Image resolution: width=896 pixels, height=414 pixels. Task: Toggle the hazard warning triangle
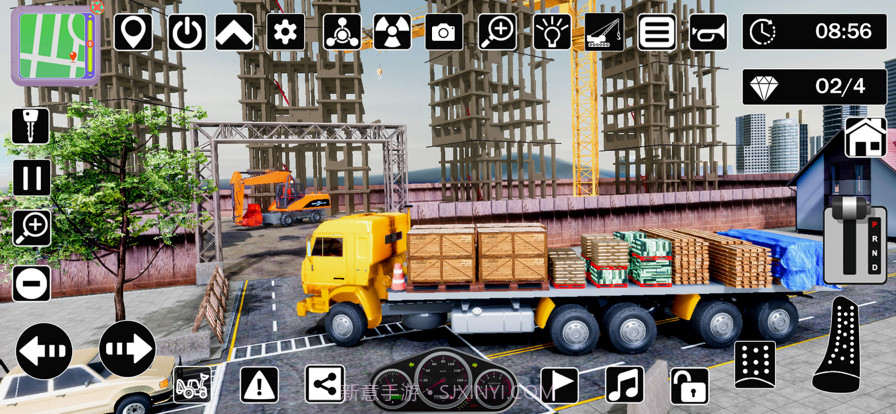pos(259,384)
